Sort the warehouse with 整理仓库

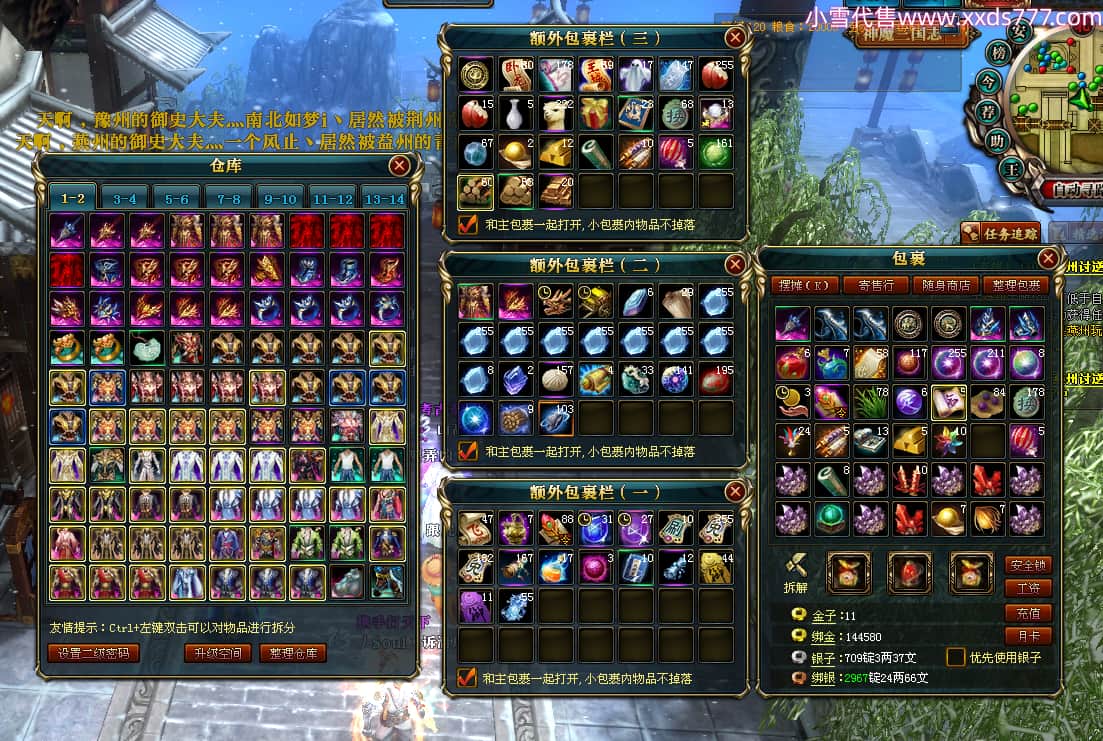pos(293,653)
